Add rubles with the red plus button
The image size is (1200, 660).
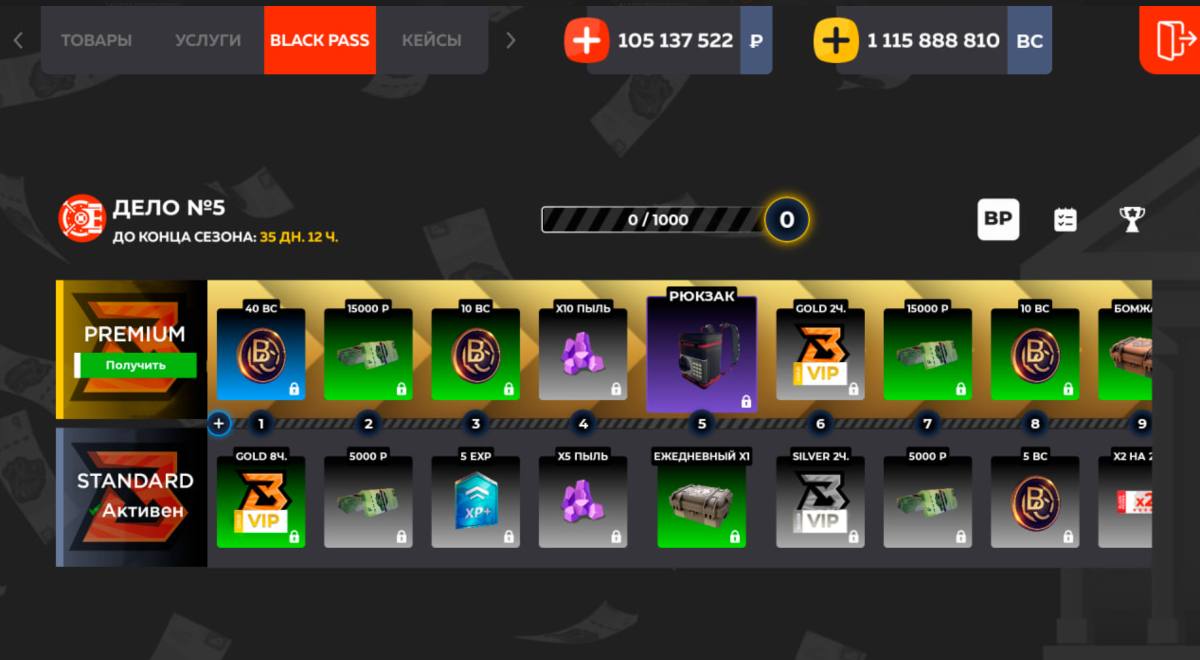(x=586, y=41)
